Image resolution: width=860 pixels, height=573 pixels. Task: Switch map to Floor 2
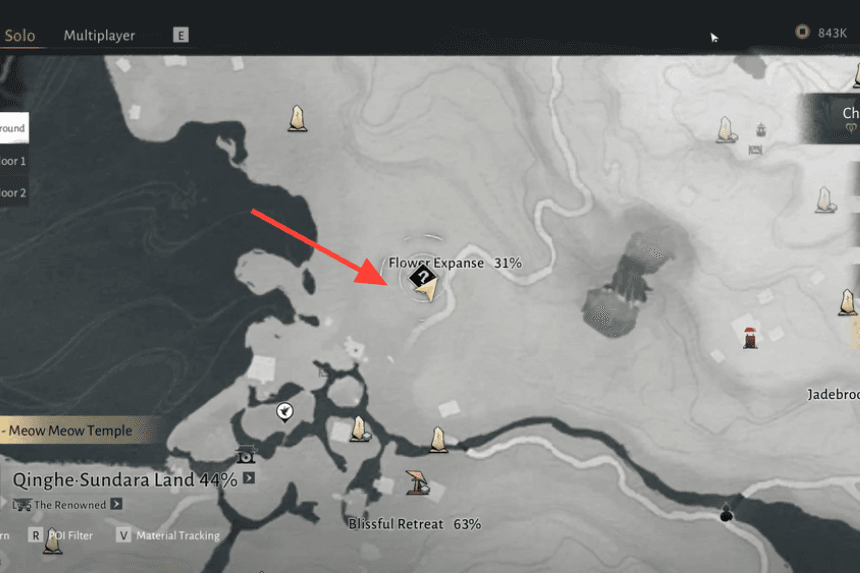13,192
